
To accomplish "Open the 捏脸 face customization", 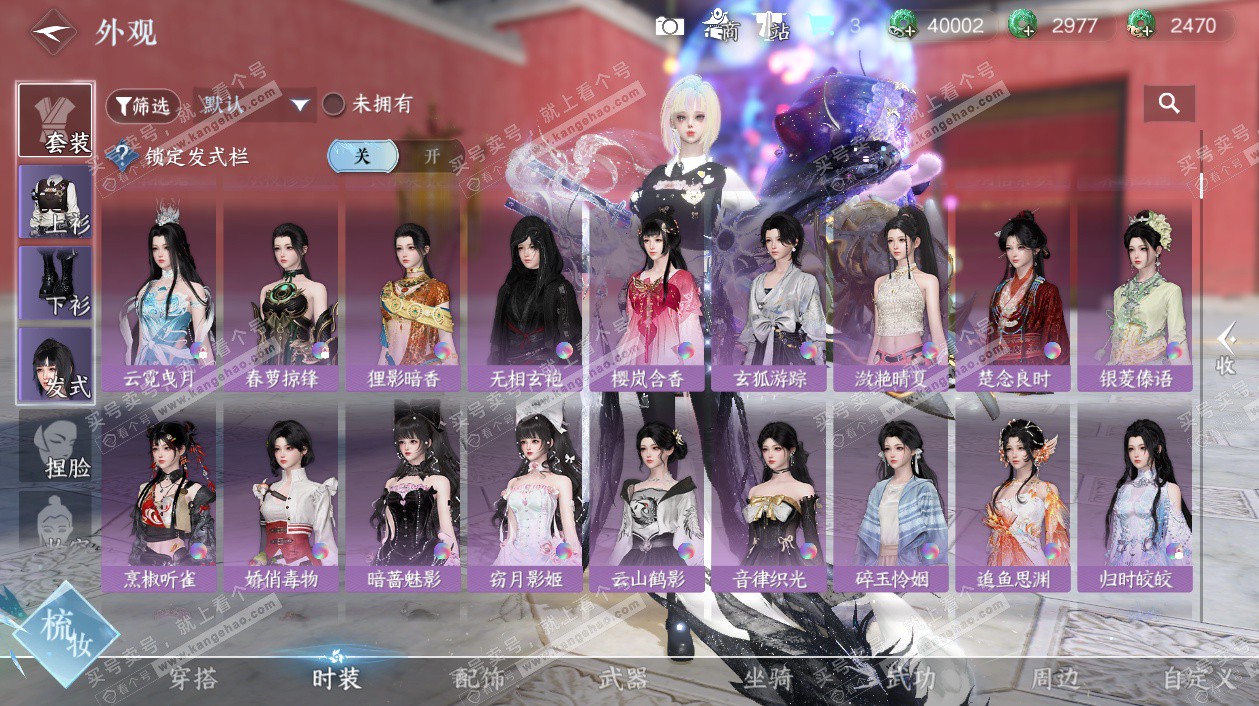I will pyautogui.click(x=56, y=447).
